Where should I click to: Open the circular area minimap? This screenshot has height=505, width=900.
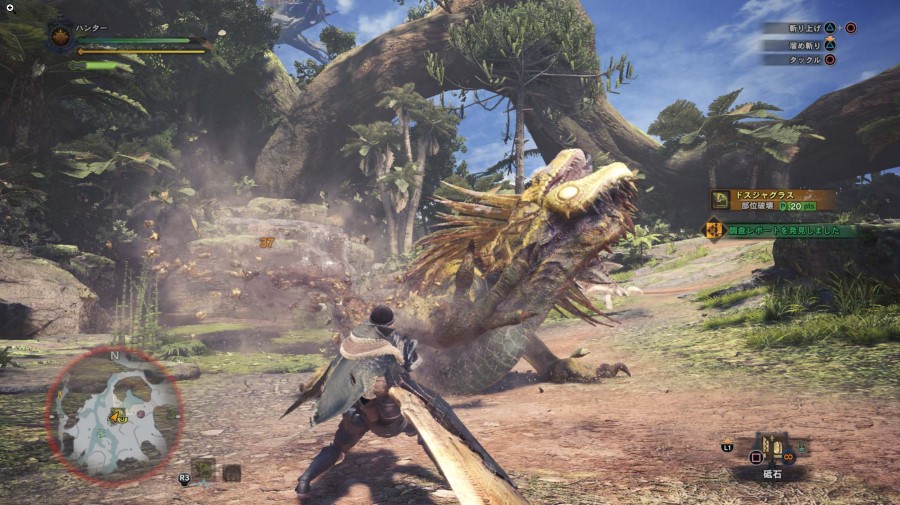point(113,413)
